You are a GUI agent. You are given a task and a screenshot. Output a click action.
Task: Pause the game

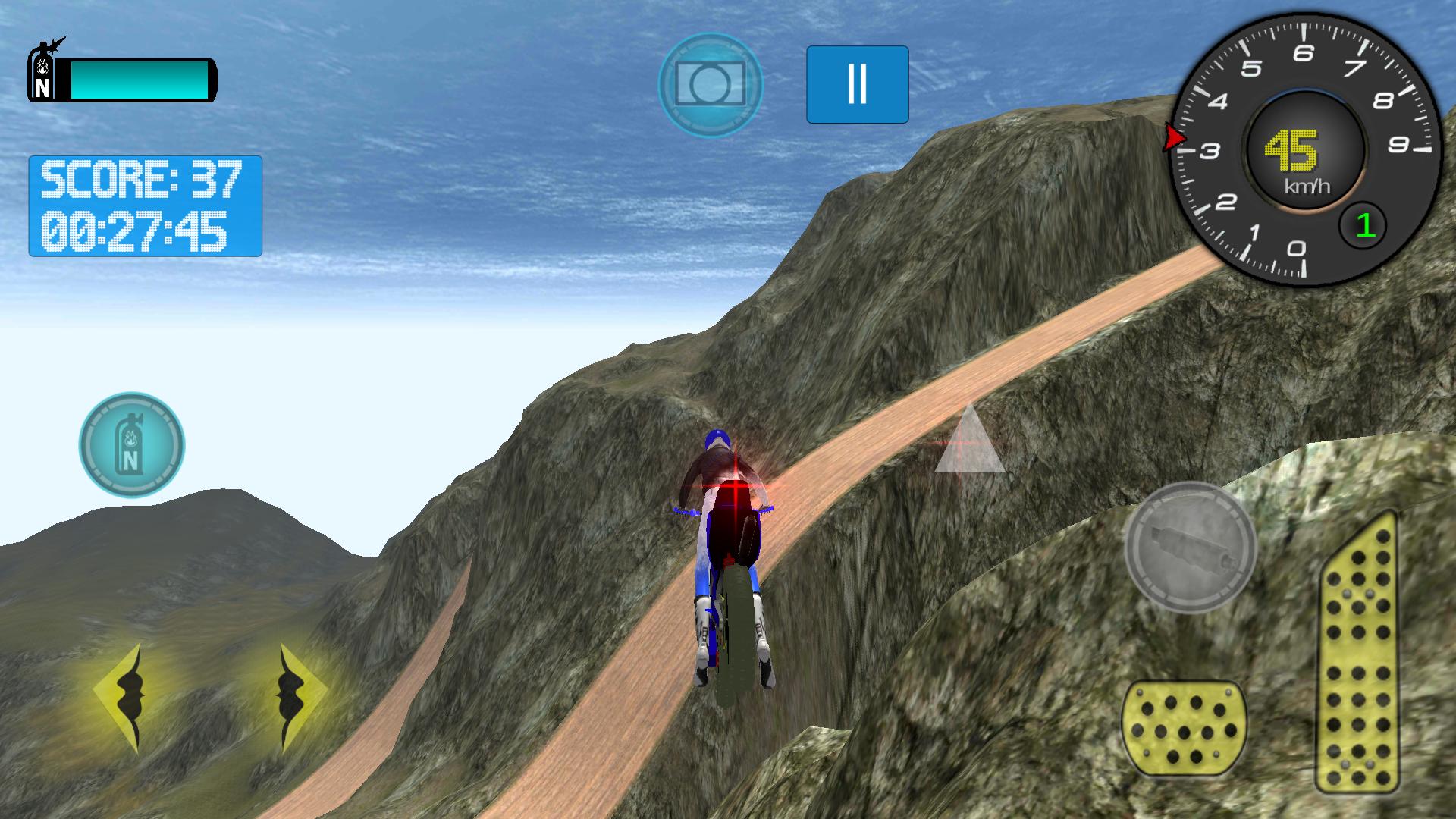pyautogui.click(x=857, y=83)
